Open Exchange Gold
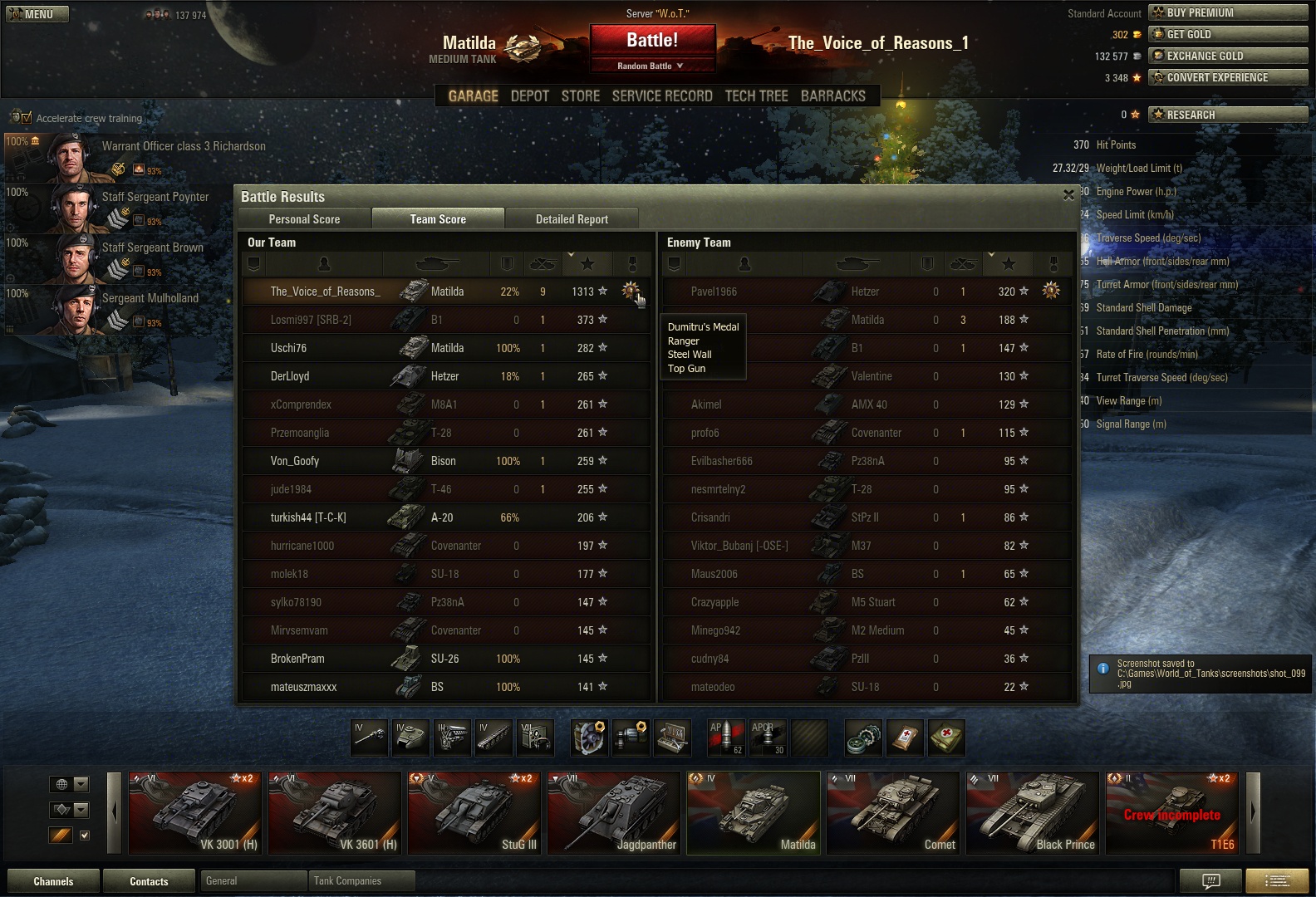The image size is (1316, 897). coord(1227,56)
